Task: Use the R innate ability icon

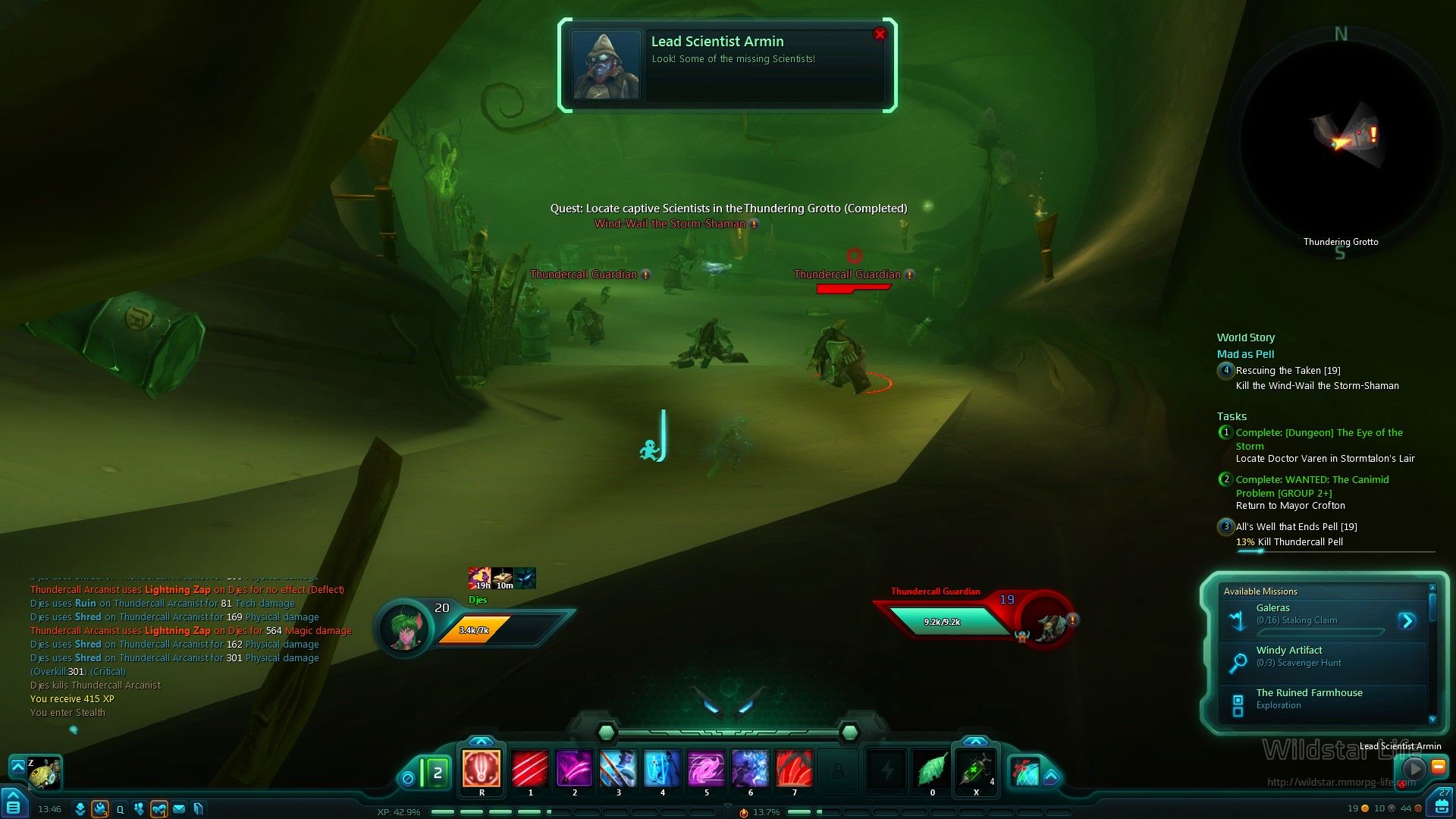Action: click(482, 768)
